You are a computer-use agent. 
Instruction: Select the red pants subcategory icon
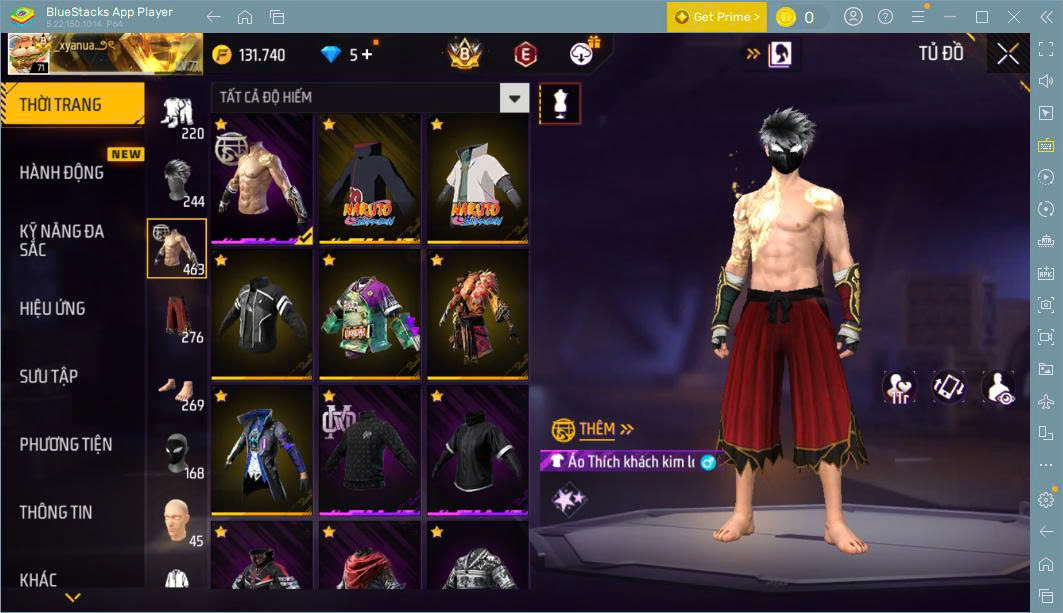point(177,314)
